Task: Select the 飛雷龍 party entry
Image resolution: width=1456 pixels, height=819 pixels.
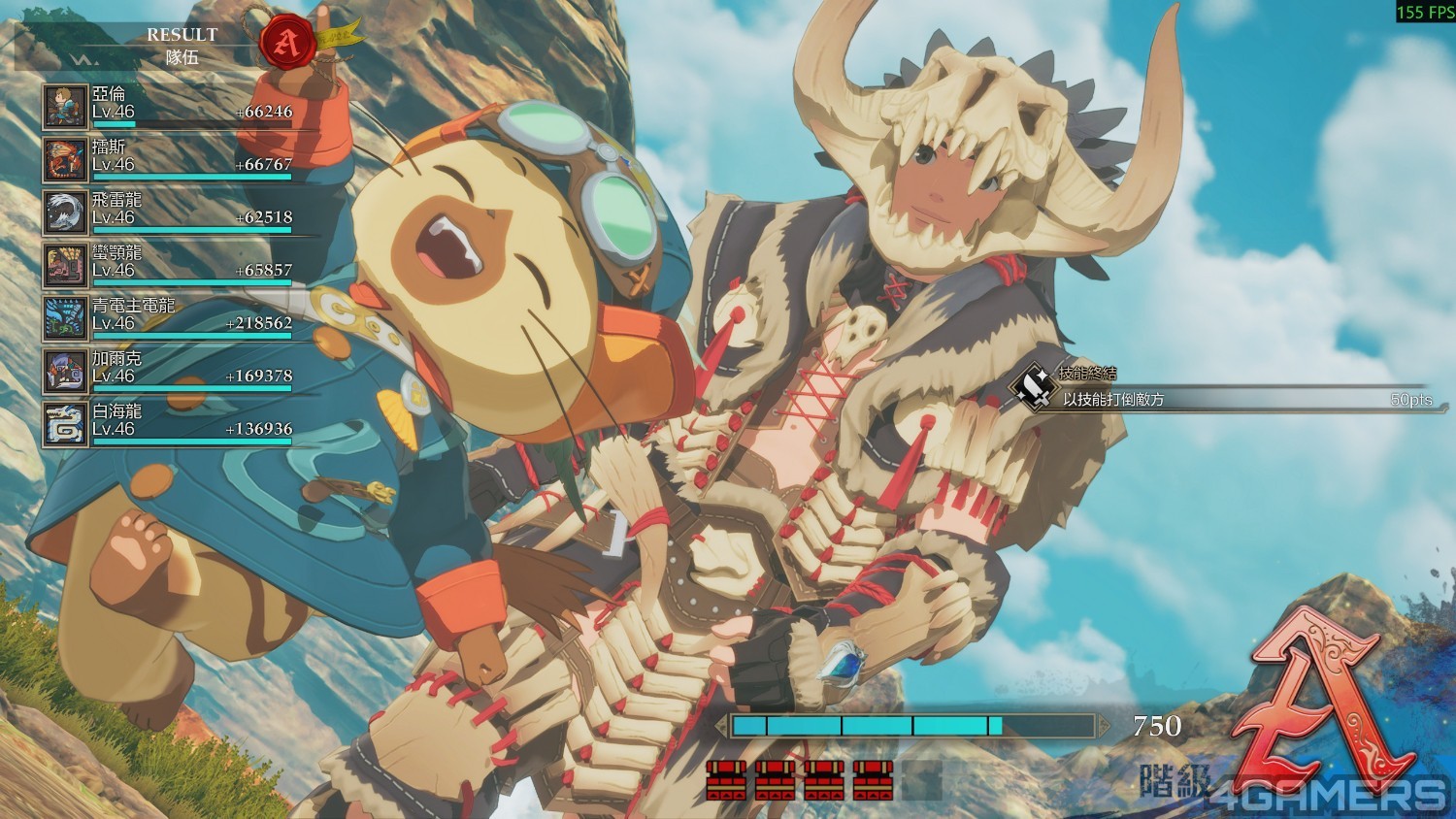Action: coord(167,213)
